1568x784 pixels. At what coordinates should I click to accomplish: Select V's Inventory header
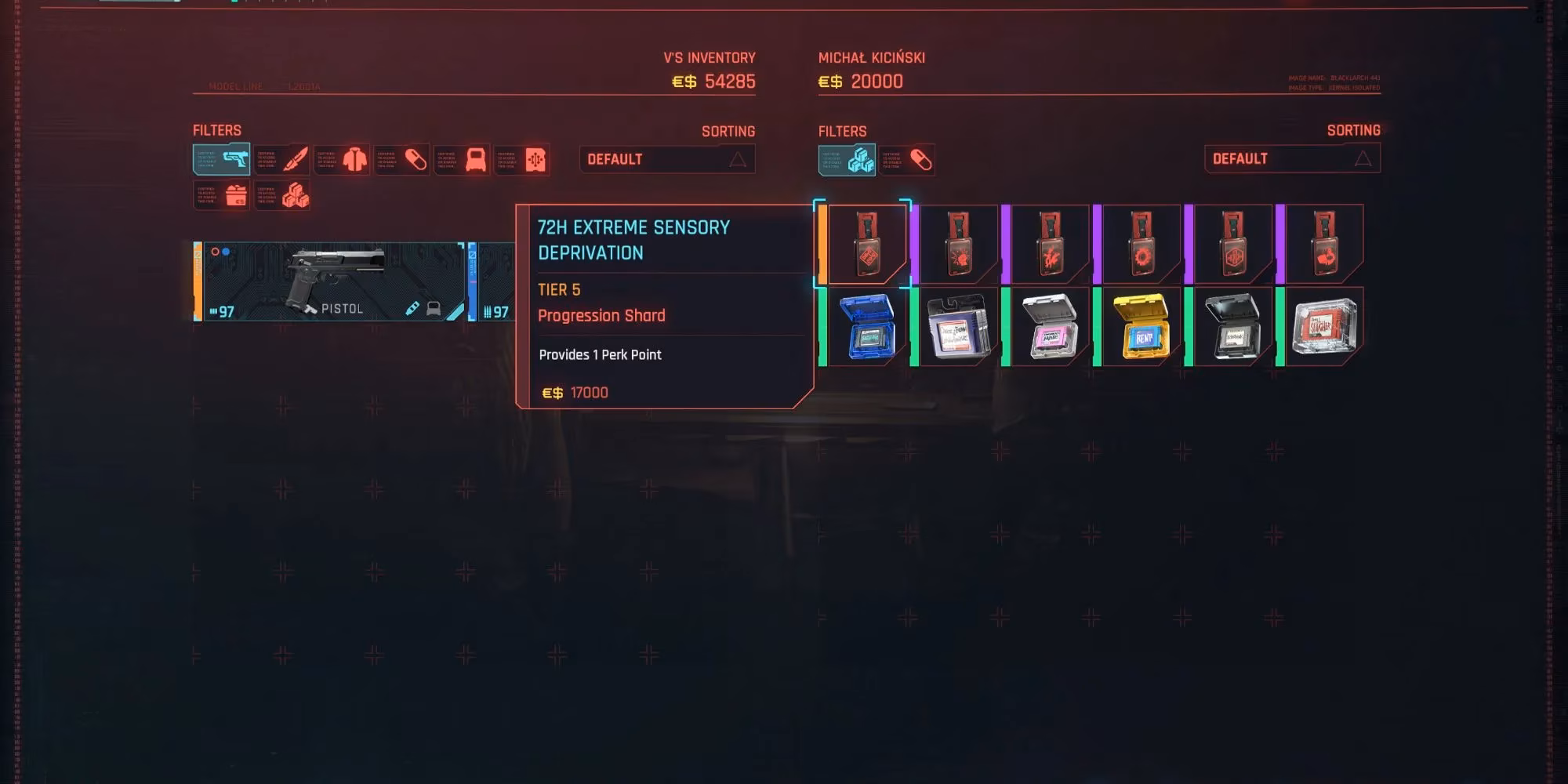click(708, 57)
